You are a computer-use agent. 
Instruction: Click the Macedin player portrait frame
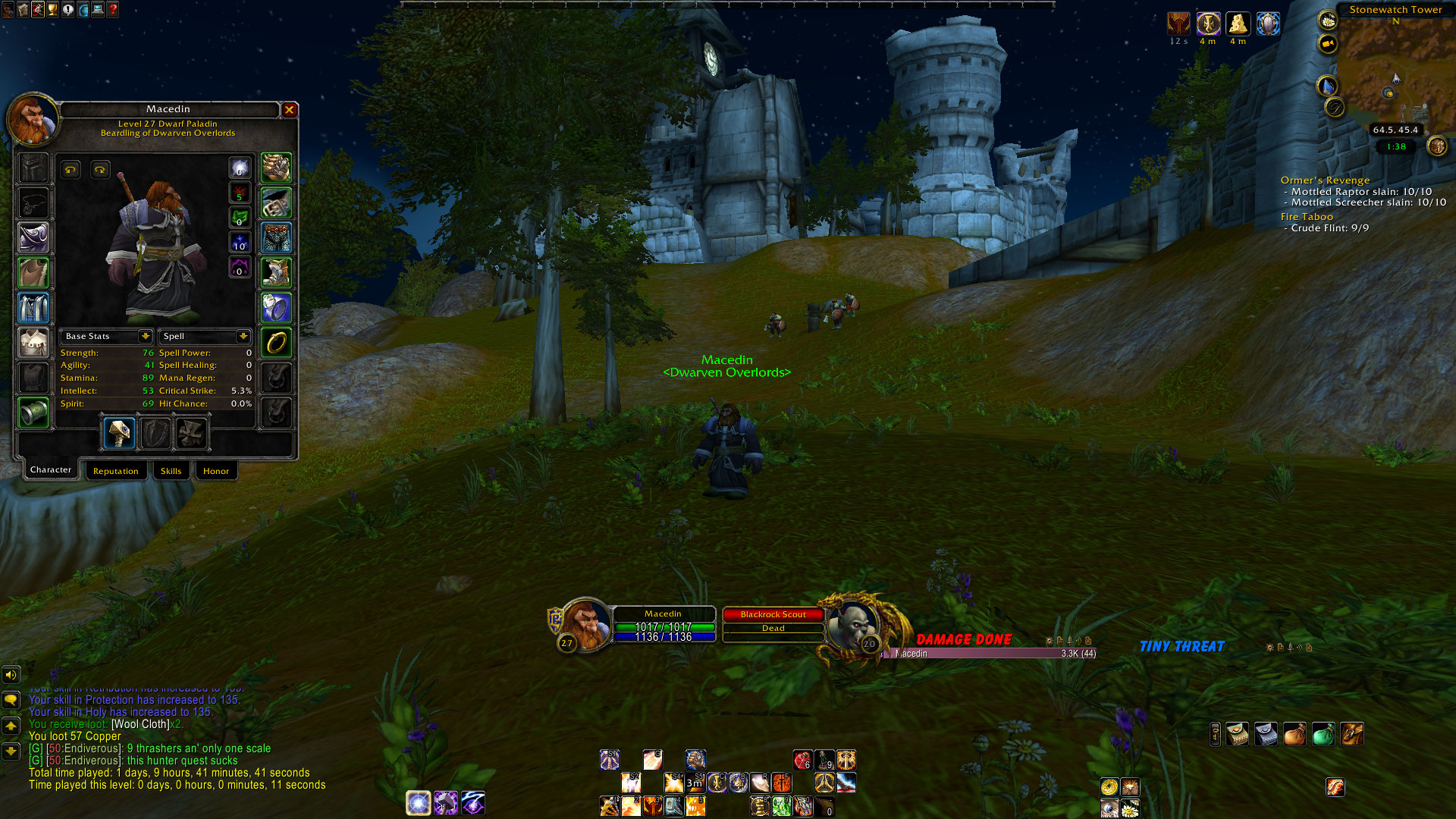click(x=585, y=625)
